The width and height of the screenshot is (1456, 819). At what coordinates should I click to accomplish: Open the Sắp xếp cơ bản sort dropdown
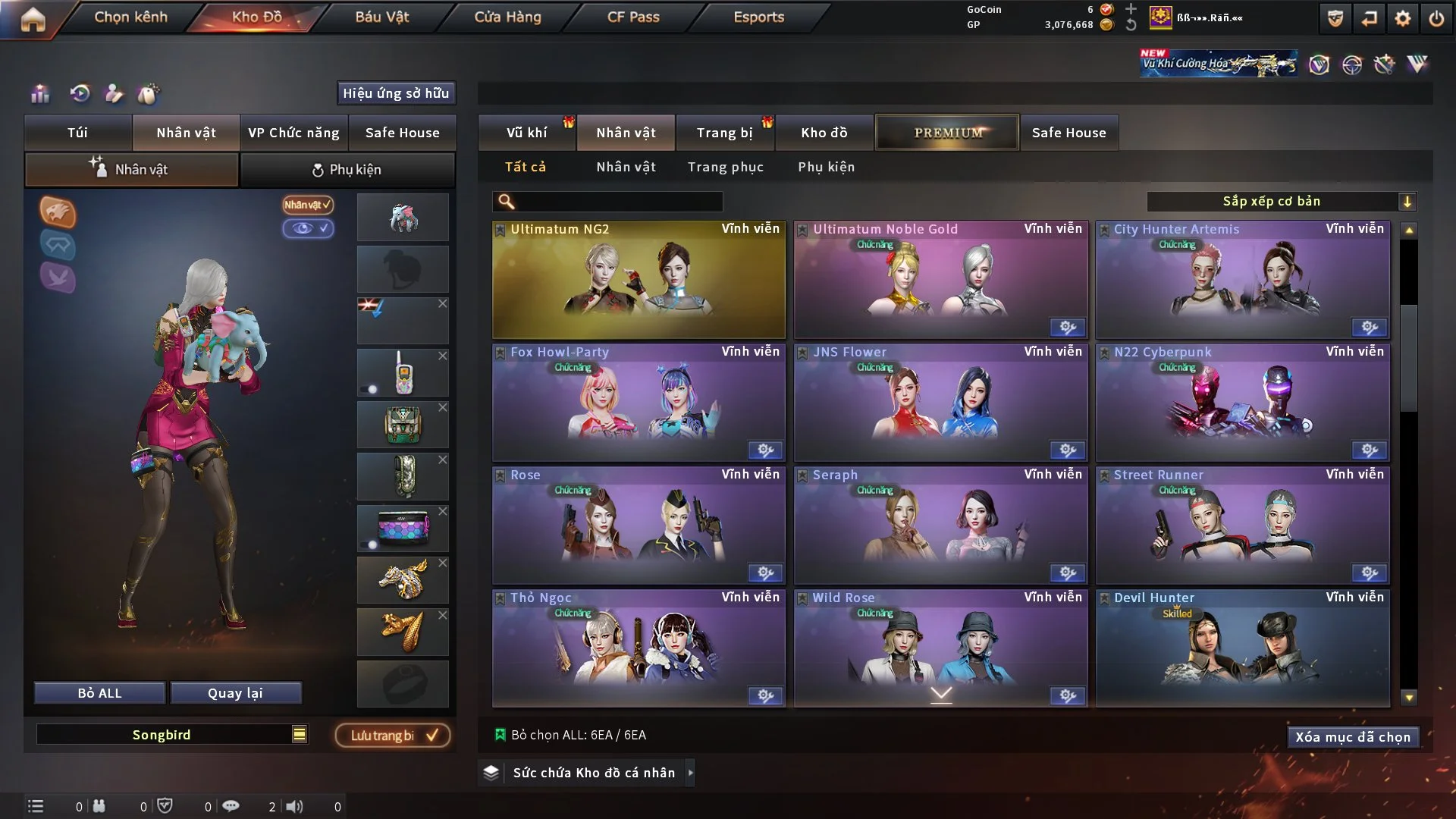click(1282, 202)
